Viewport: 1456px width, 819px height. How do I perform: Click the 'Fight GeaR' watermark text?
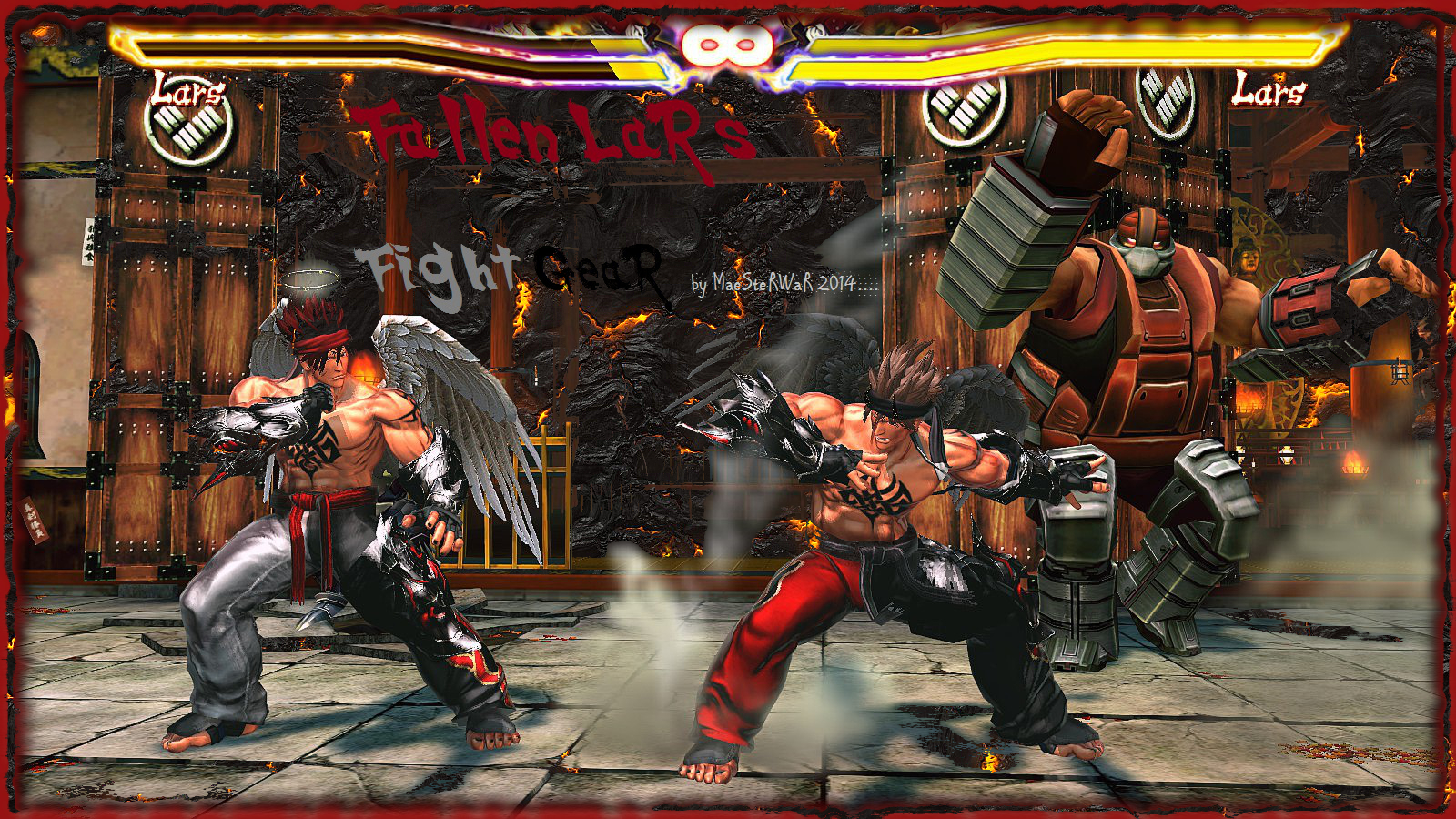[x=510, y=266]
